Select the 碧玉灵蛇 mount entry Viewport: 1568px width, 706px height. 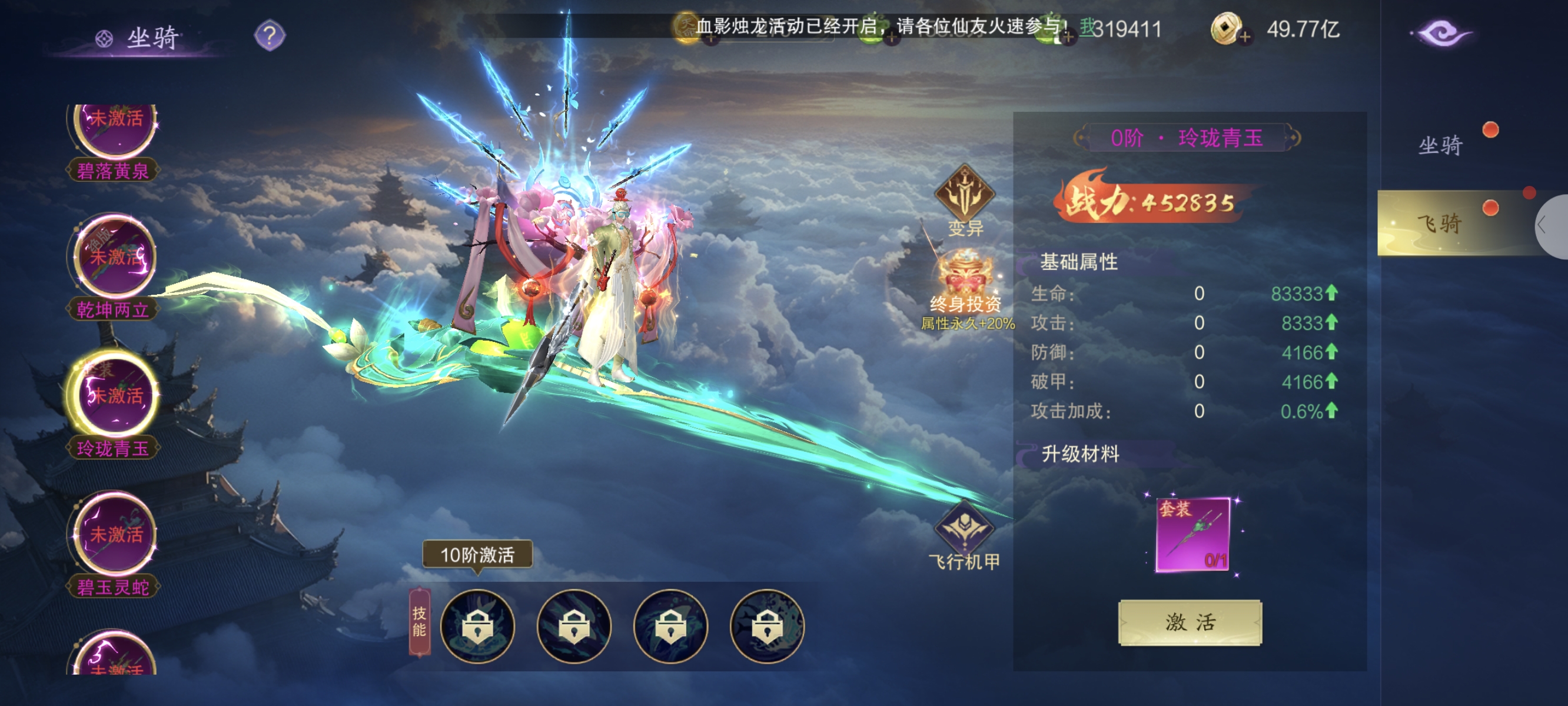pos(114,544)
